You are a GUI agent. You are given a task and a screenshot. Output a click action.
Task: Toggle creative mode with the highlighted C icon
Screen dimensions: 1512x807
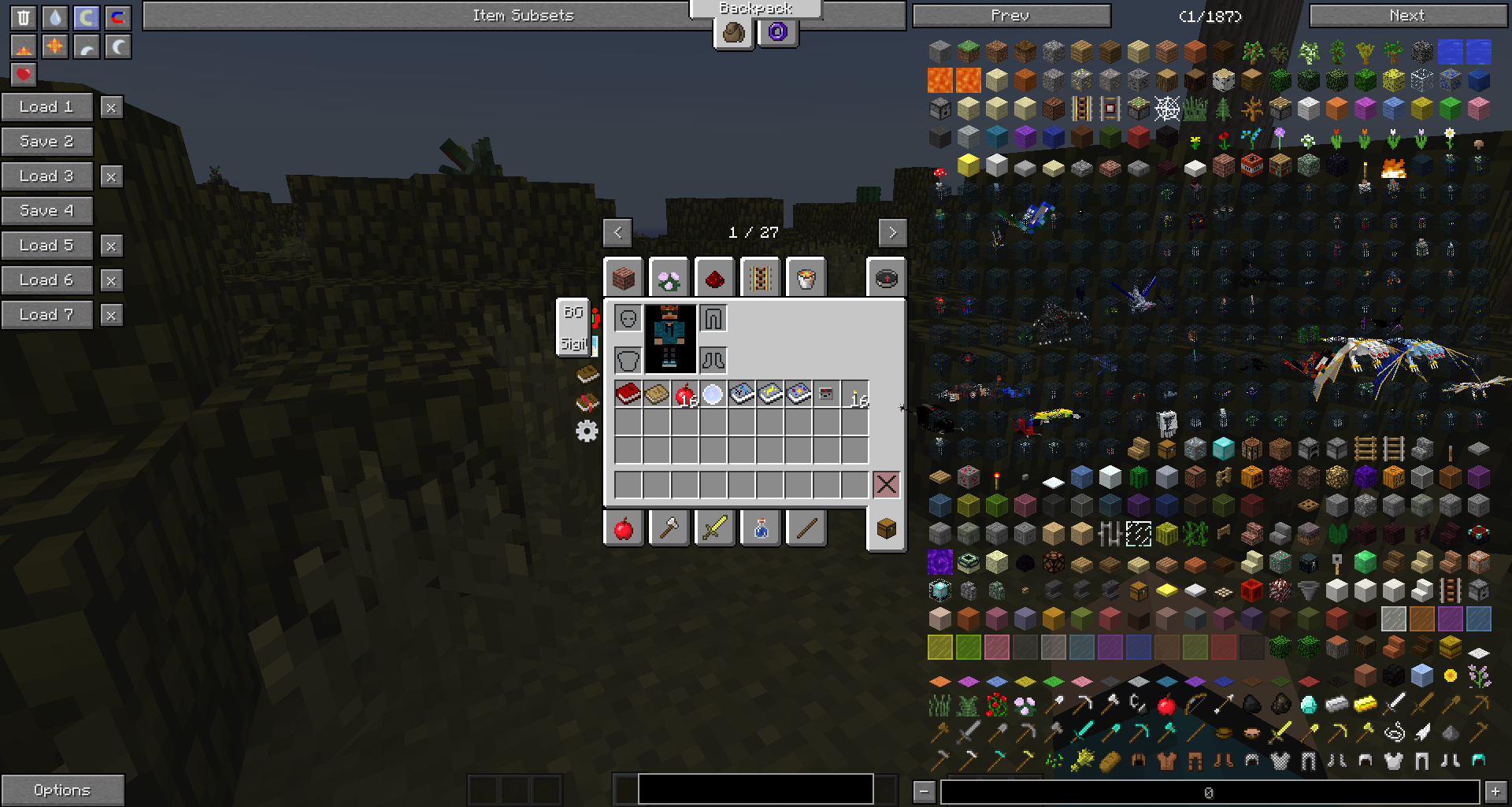coord(85,17)
